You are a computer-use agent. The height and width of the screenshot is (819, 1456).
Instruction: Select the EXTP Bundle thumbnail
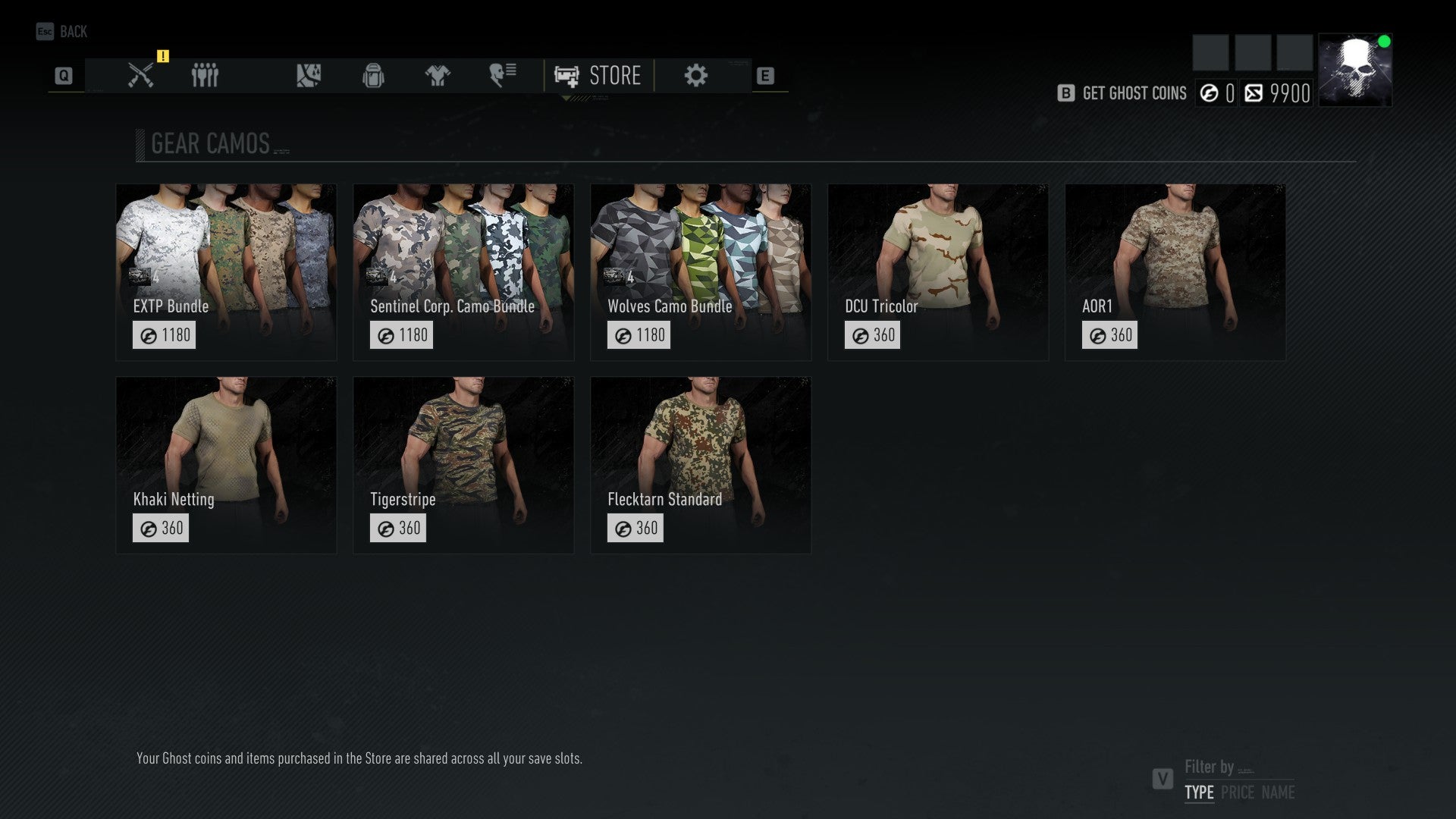coord(226,269)
